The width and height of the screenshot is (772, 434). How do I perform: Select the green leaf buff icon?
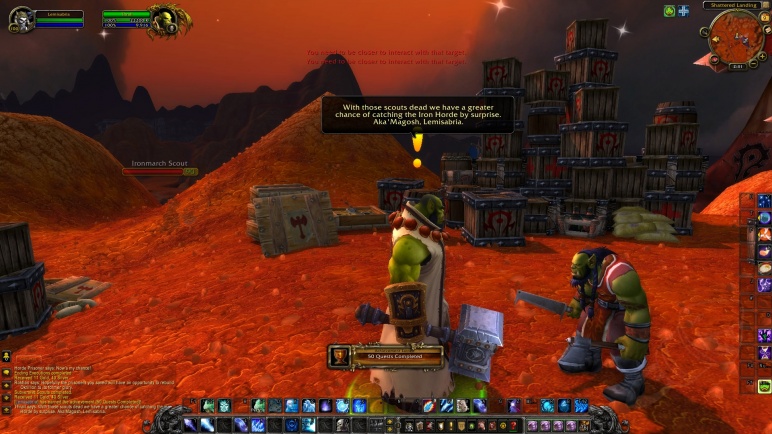[669, 11]
